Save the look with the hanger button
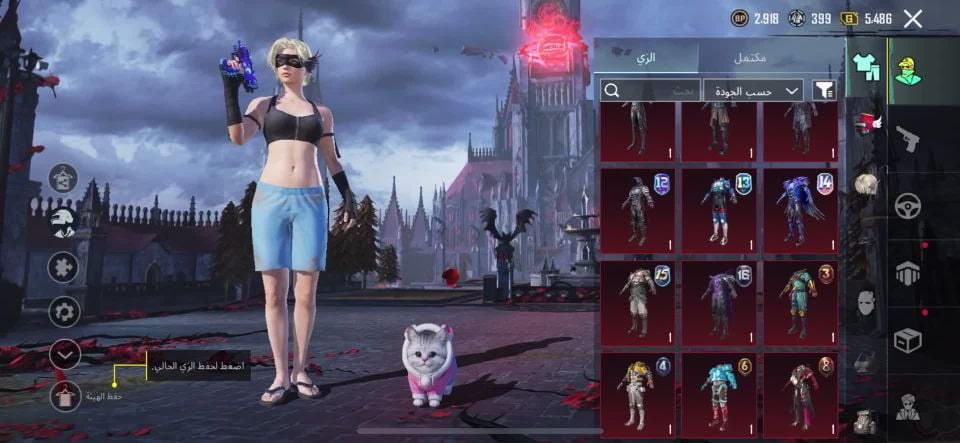Screen dimensions: 960x443 tap(65, 396)
